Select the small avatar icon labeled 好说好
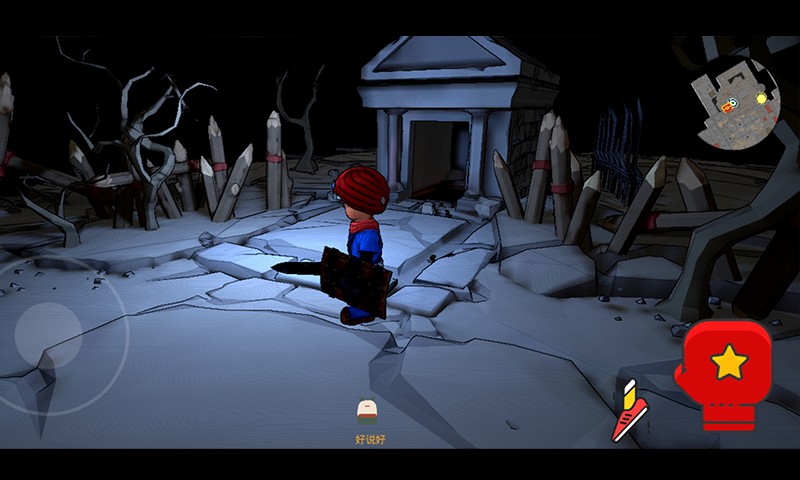This screenshot has width=800, height=480. (368, 410)
